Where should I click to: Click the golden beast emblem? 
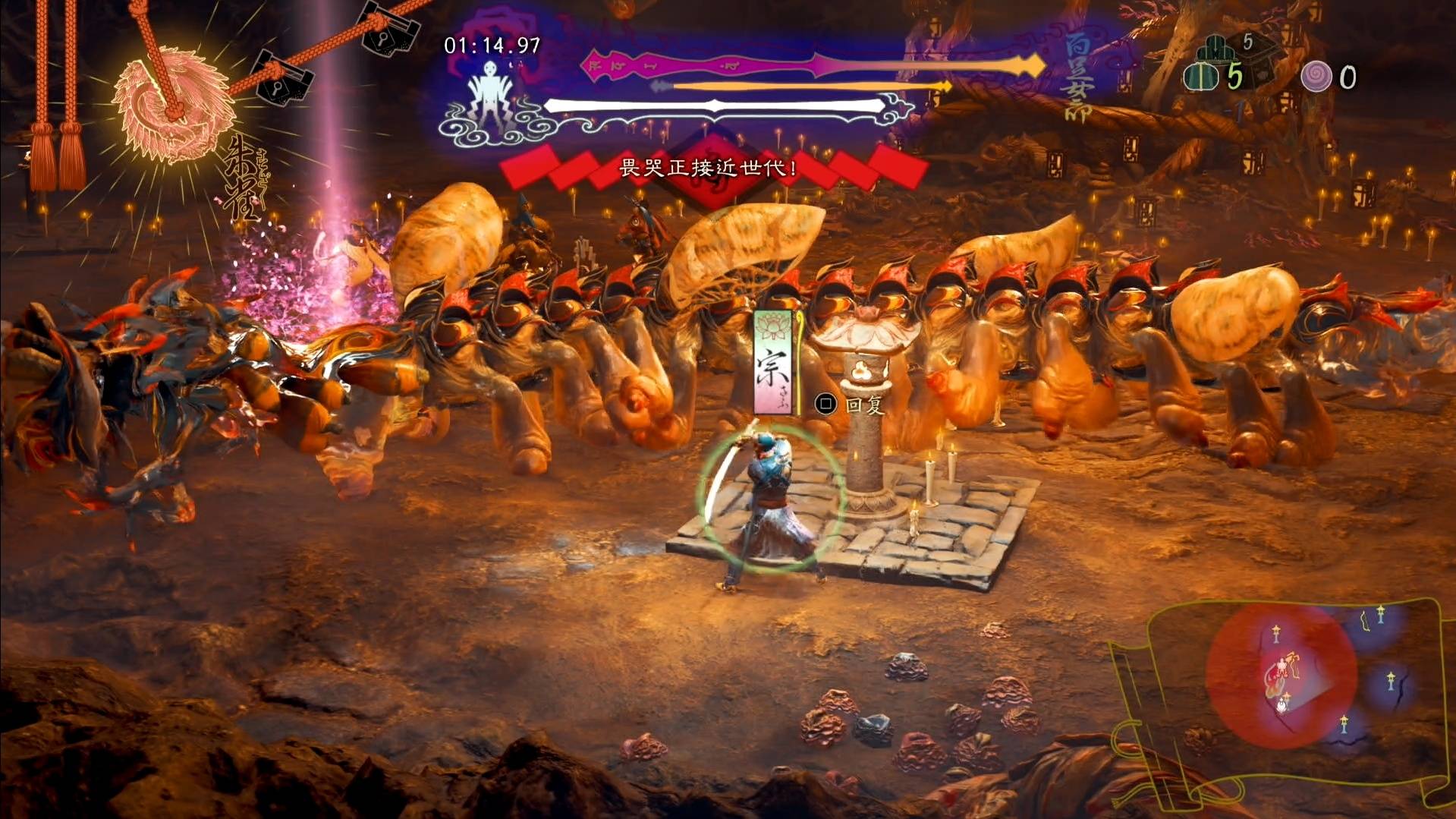pos(174,105)
